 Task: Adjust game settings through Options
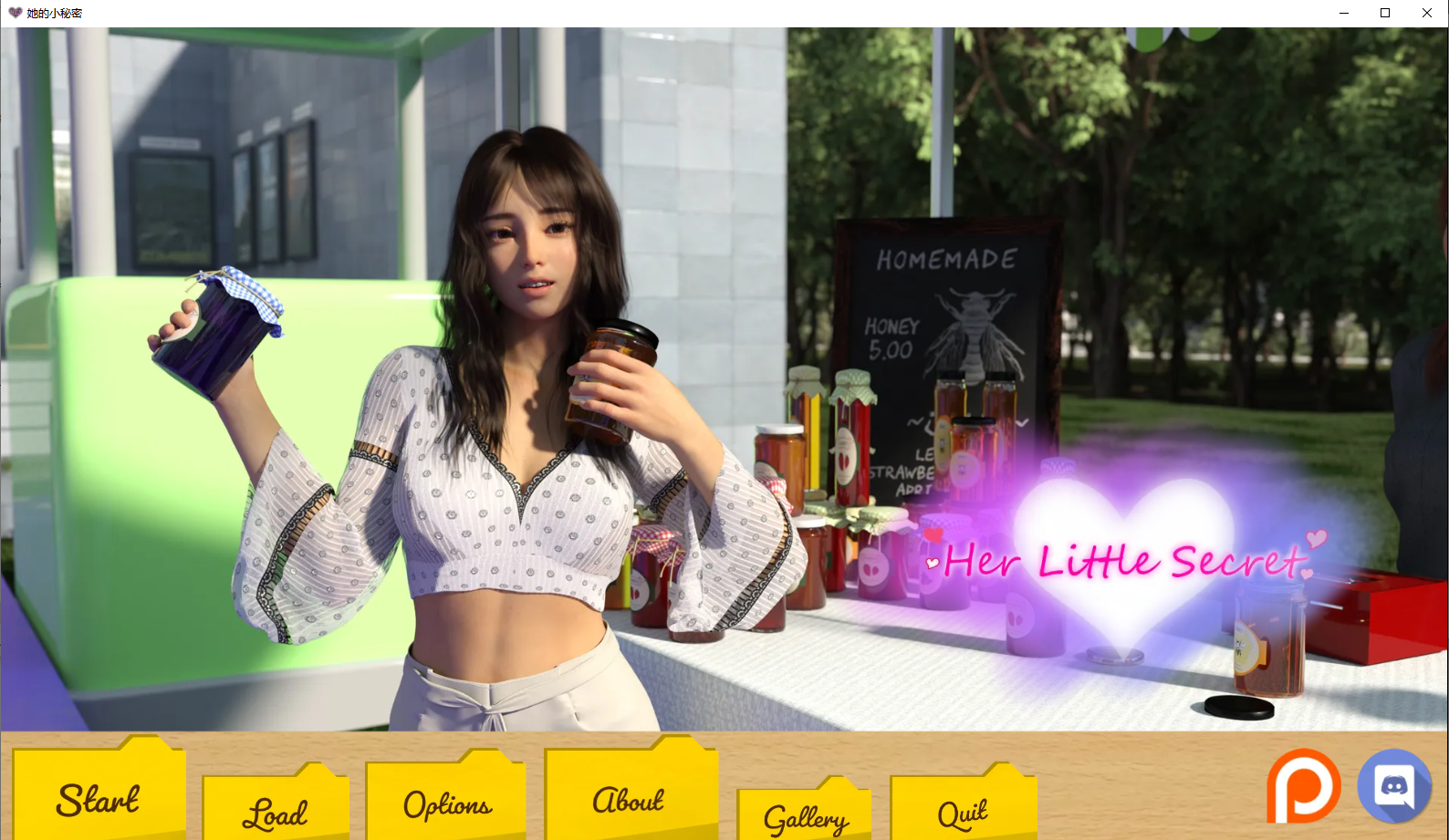(x=445, y=804)
